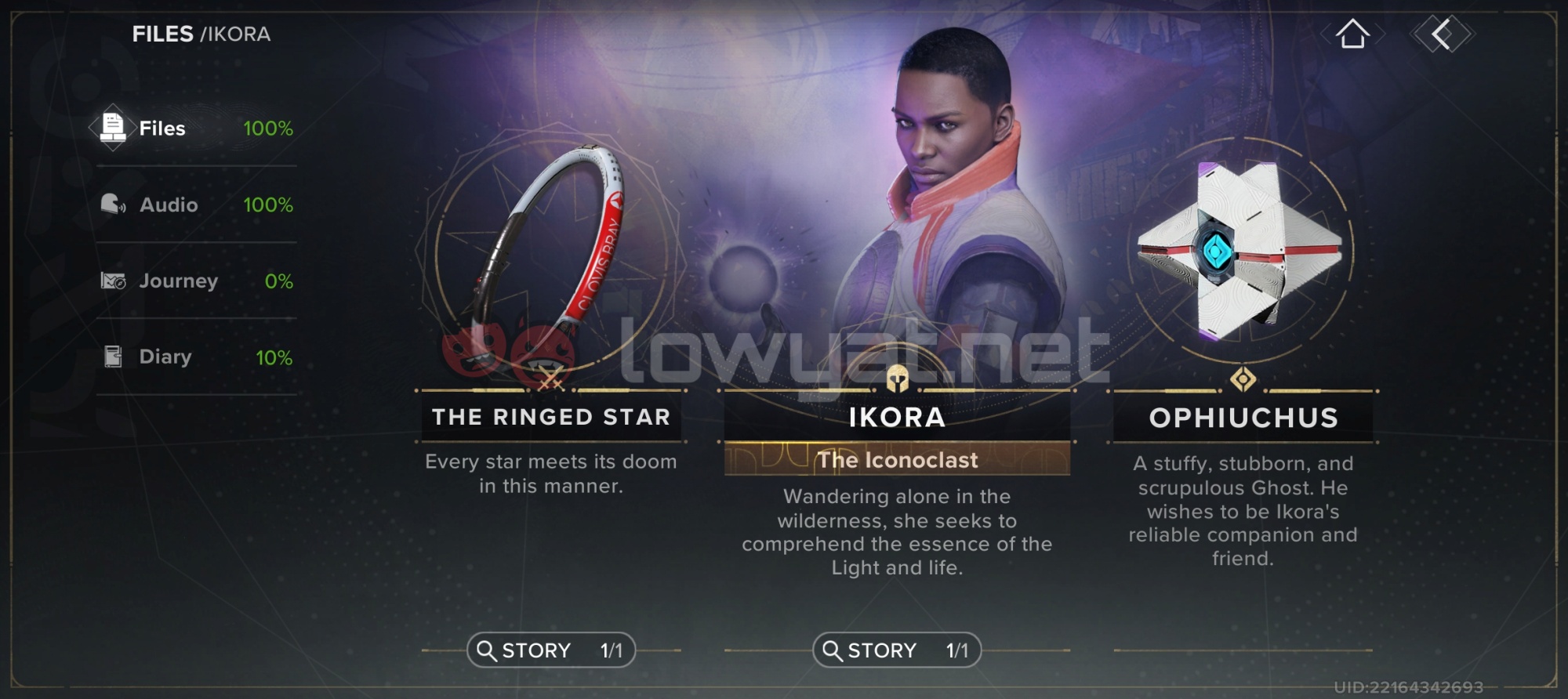Choose the Ophiuchus Ghost image
The width and height of the screenshot is (1568, 699).
(x=1242, y=251)
